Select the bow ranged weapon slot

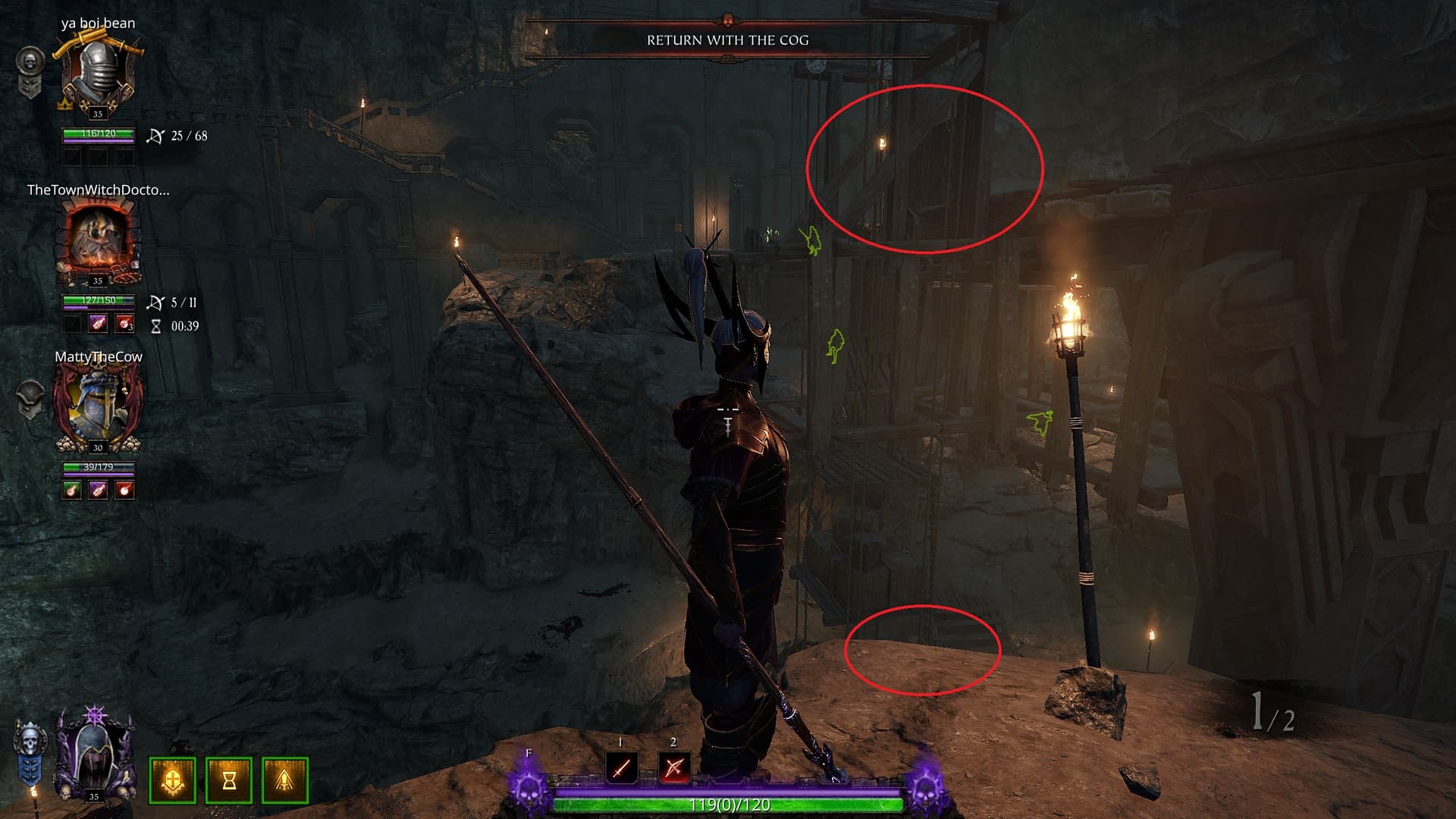coord(673,768)
